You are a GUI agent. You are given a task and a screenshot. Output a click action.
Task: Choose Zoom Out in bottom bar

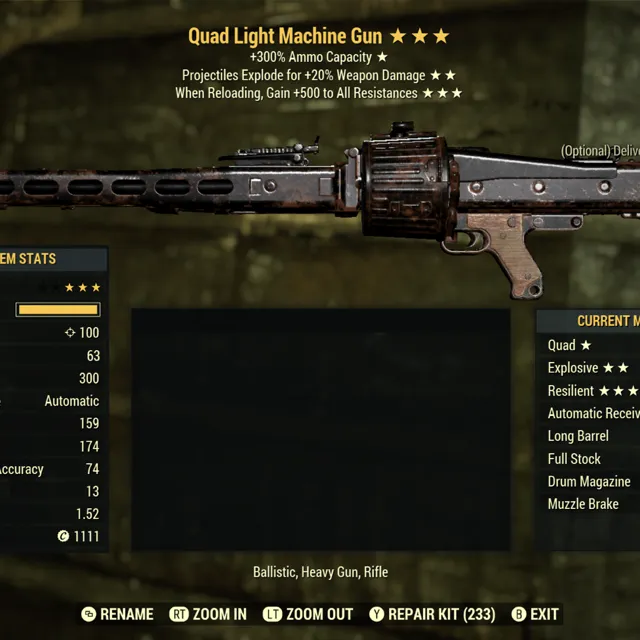click(308, 614)
